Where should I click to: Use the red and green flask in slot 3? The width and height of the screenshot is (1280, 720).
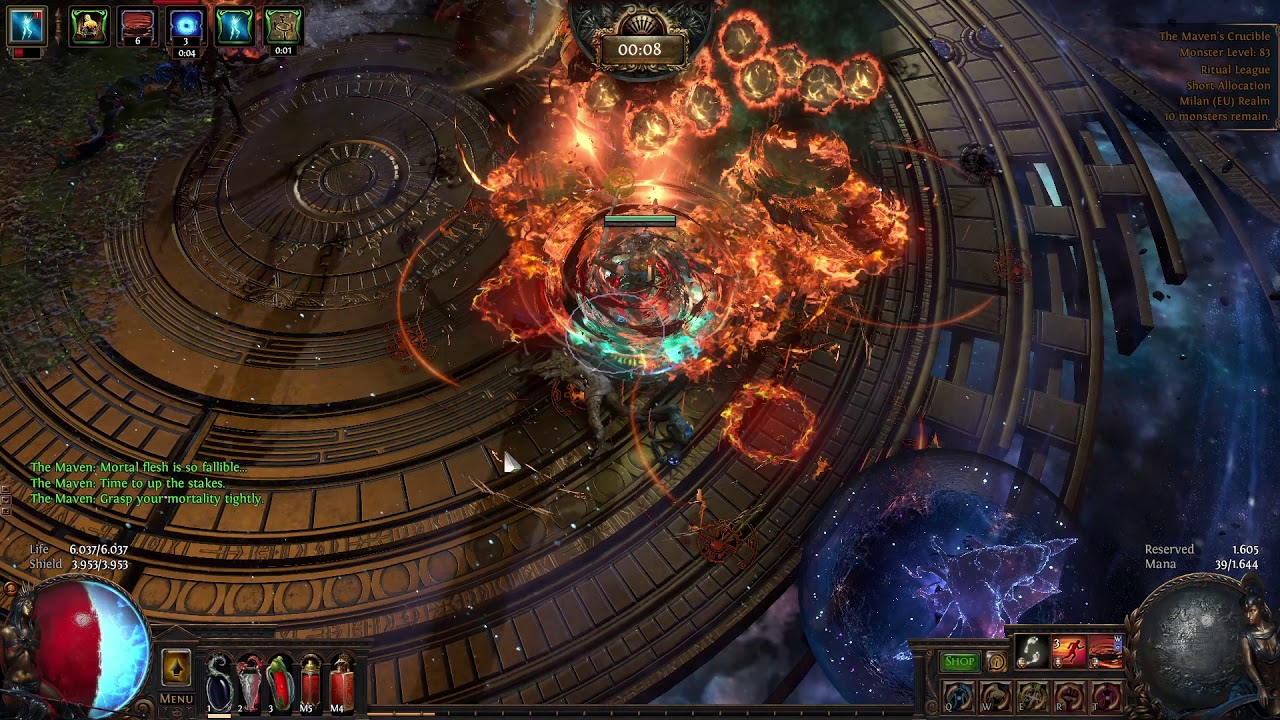click(279, 682)
